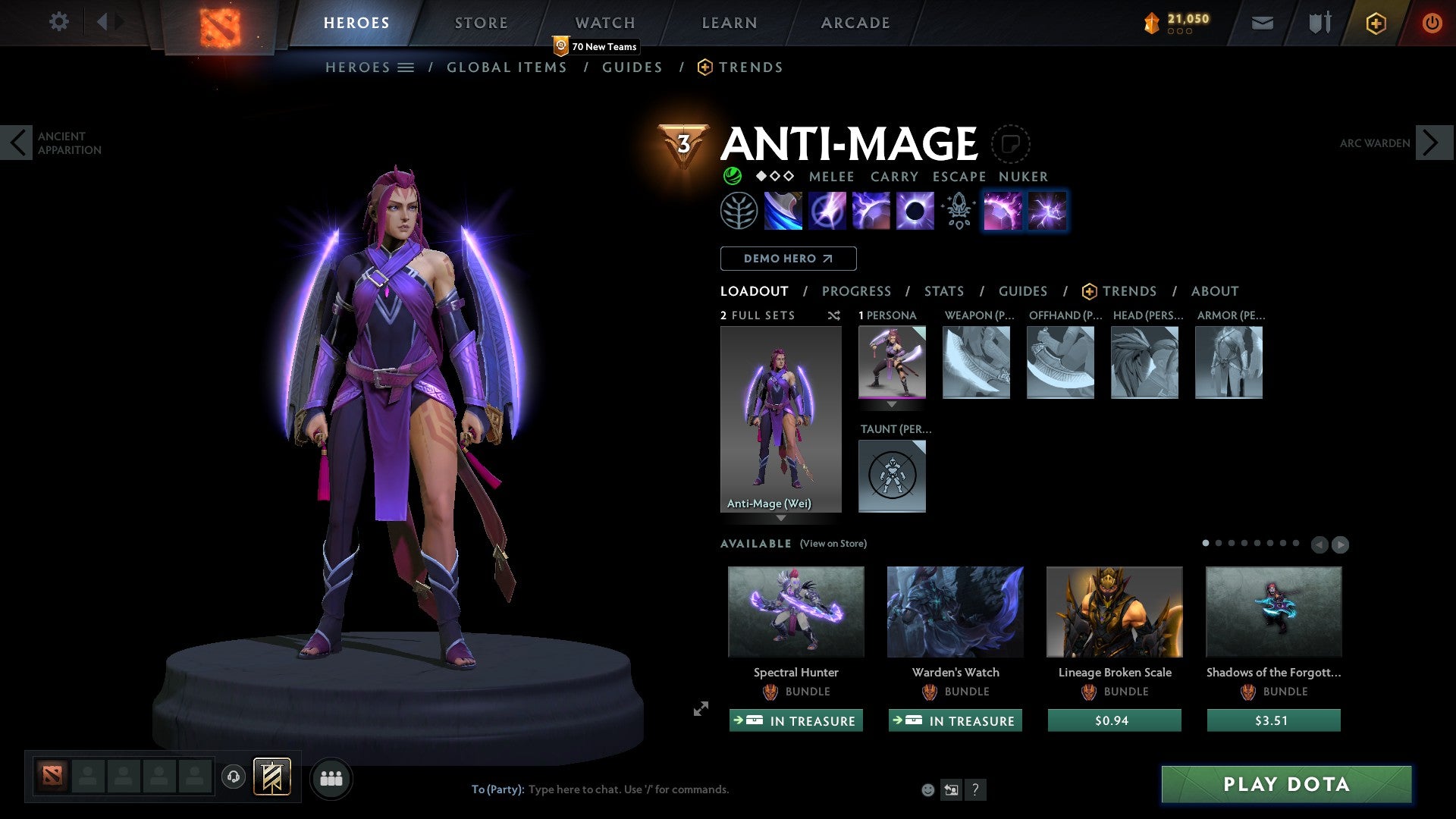Open the Spectral Hunter bundle thumbnail

click(795, 611)
